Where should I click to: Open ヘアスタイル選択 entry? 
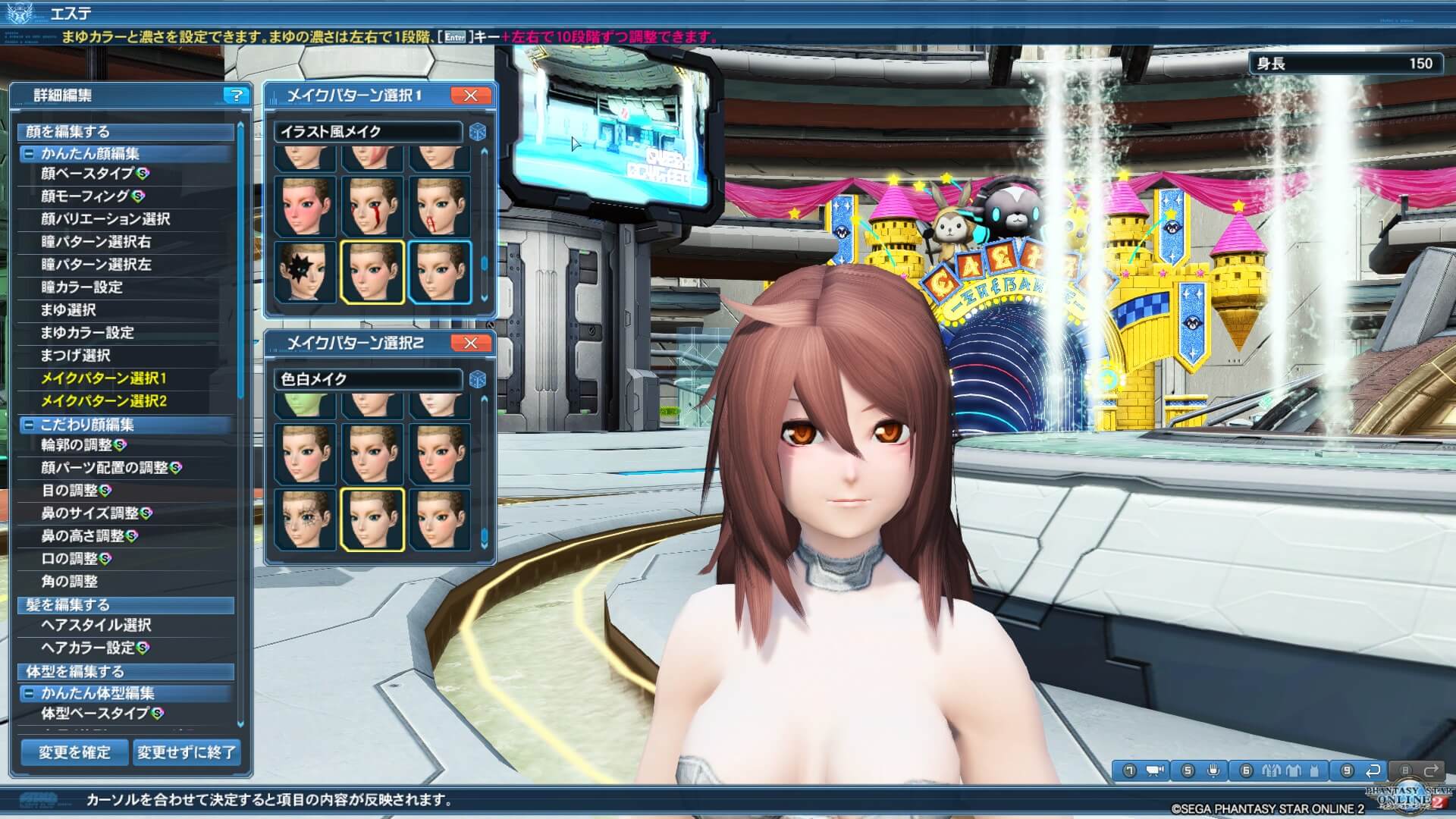(x=96, y=626)
